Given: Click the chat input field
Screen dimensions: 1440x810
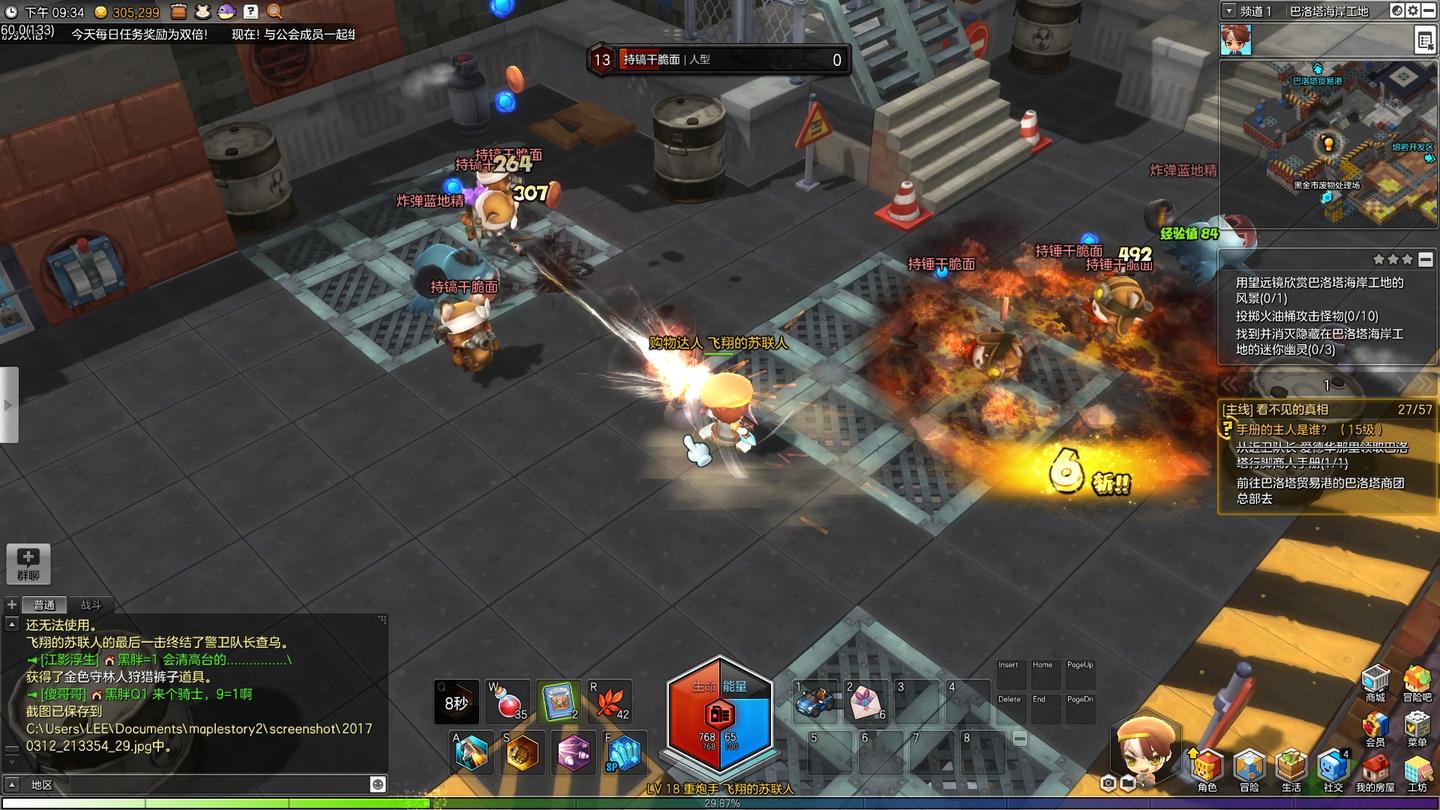Looking at the screenshot, I should click(200, 785).
